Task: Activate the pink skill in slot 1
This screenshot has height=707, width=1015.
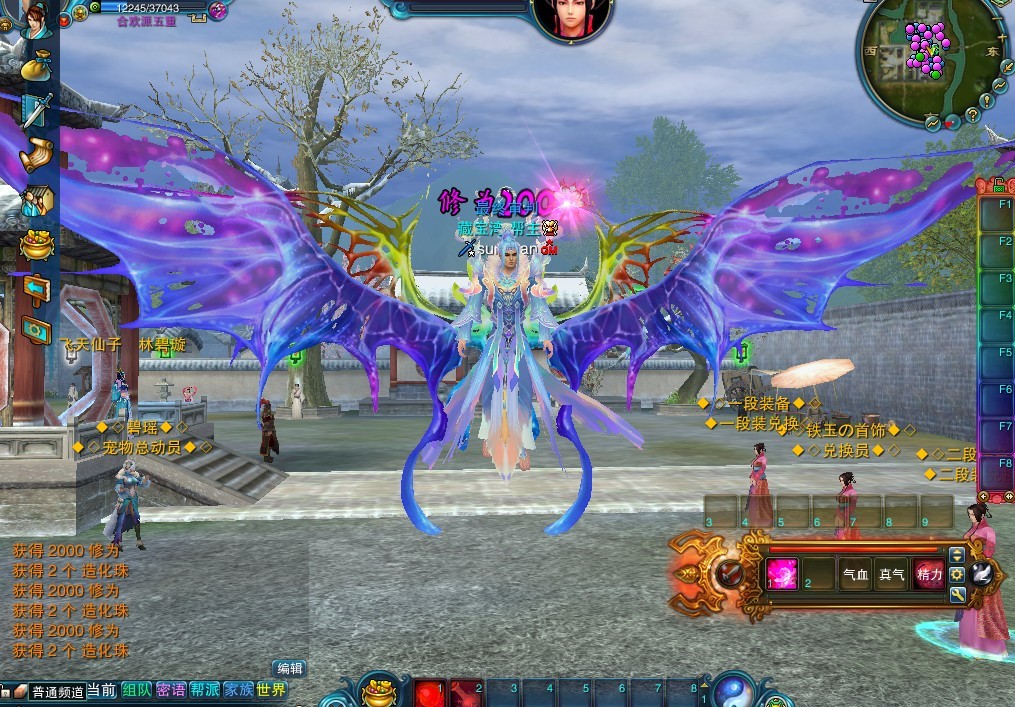Action: (782, 573)
